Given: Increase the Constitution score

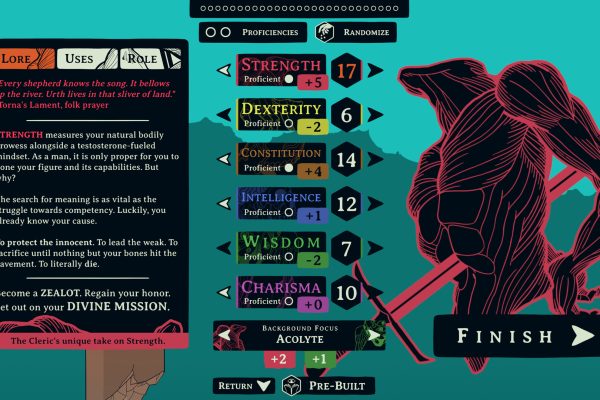Looking at the screenshot, I should pyautogui.click(x=374, y=159).
